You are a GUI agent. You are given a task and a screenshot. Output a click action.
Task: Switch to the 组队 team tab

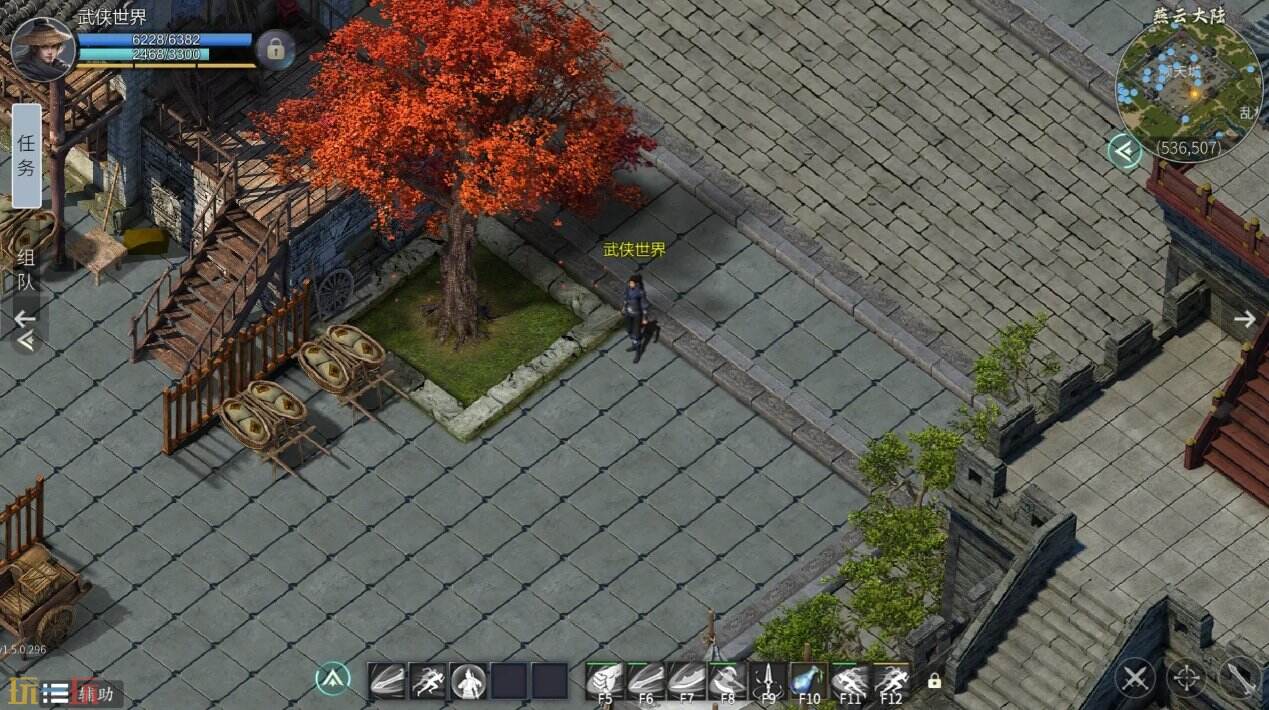coord(27,270)
